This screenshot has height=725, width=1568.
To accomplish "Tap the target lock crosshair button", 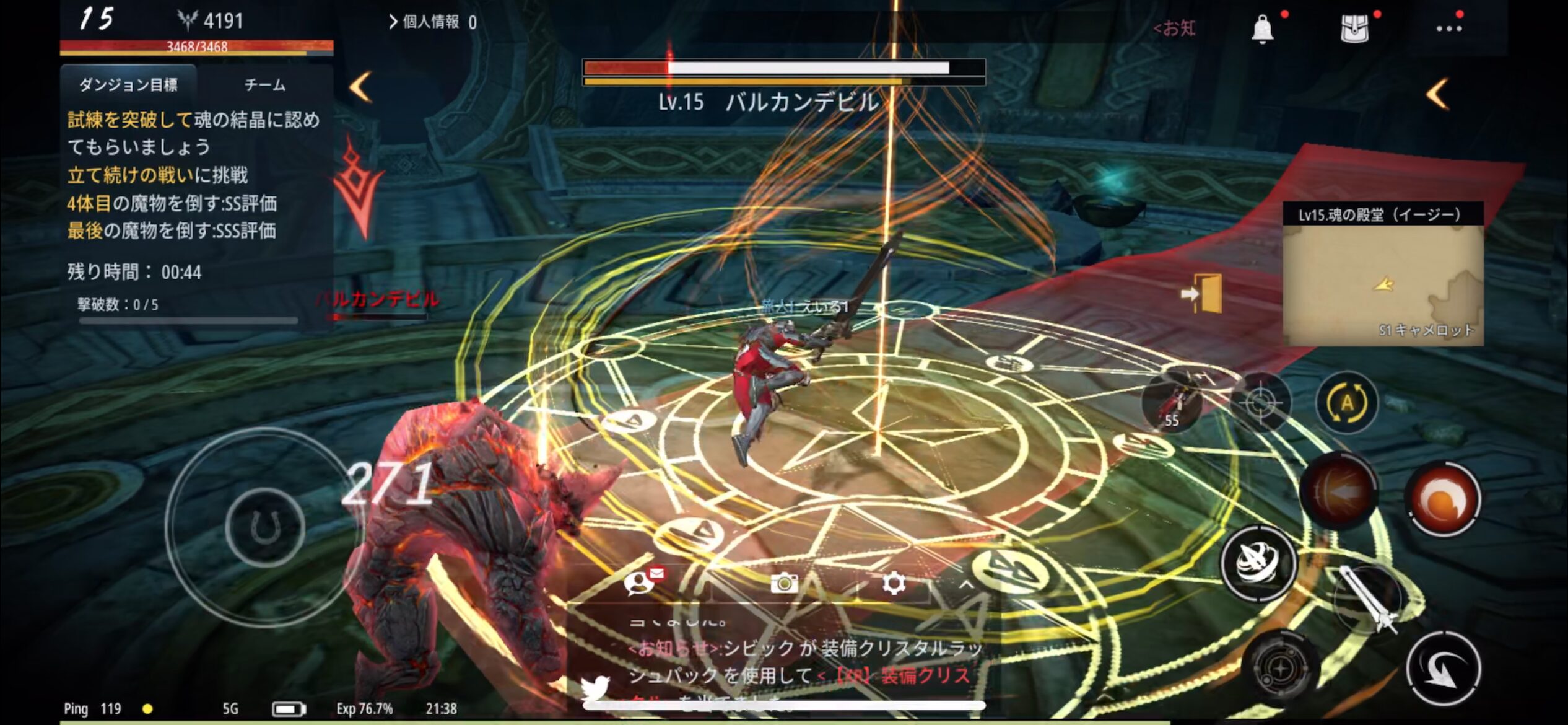I will click(1260, 403).
